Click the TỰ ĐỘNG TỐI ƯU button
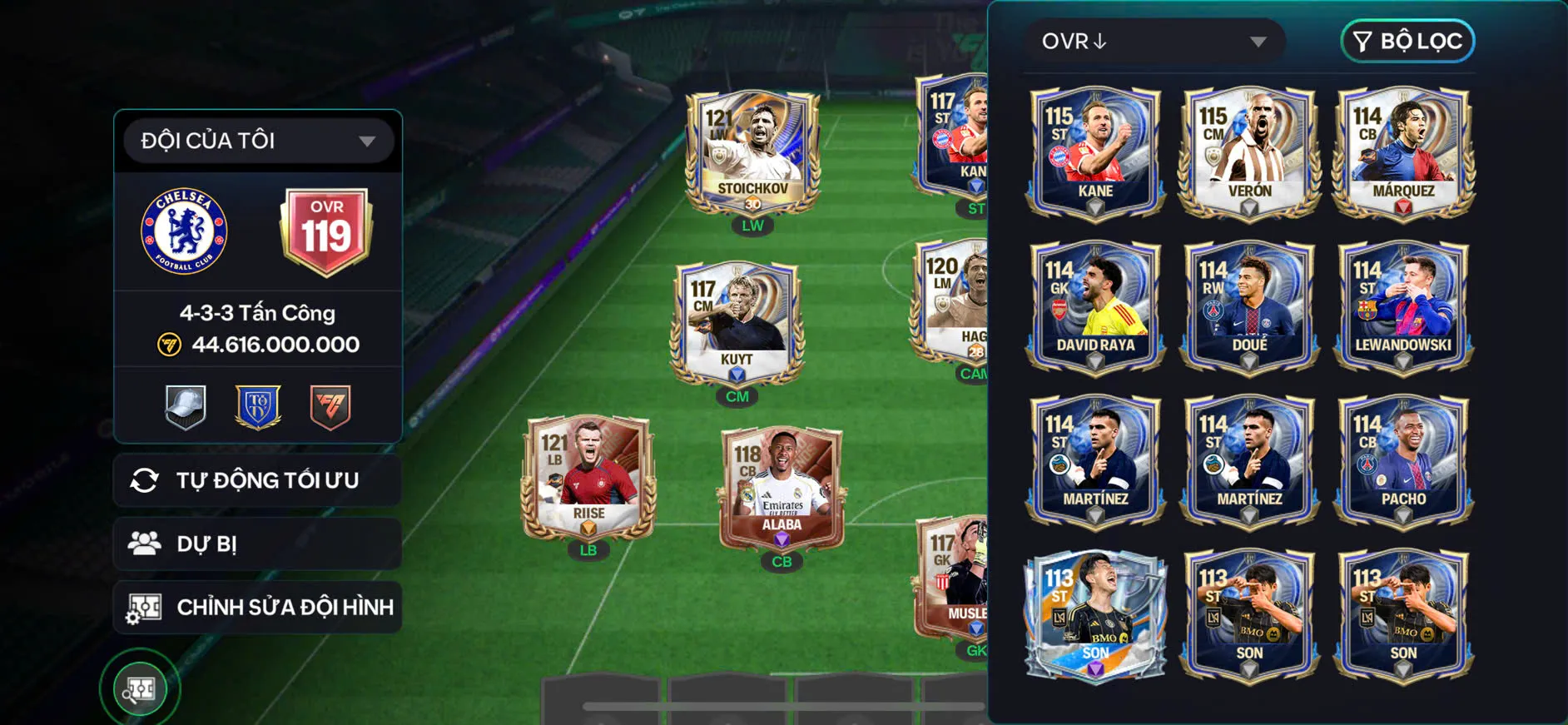 click(257, 479)
